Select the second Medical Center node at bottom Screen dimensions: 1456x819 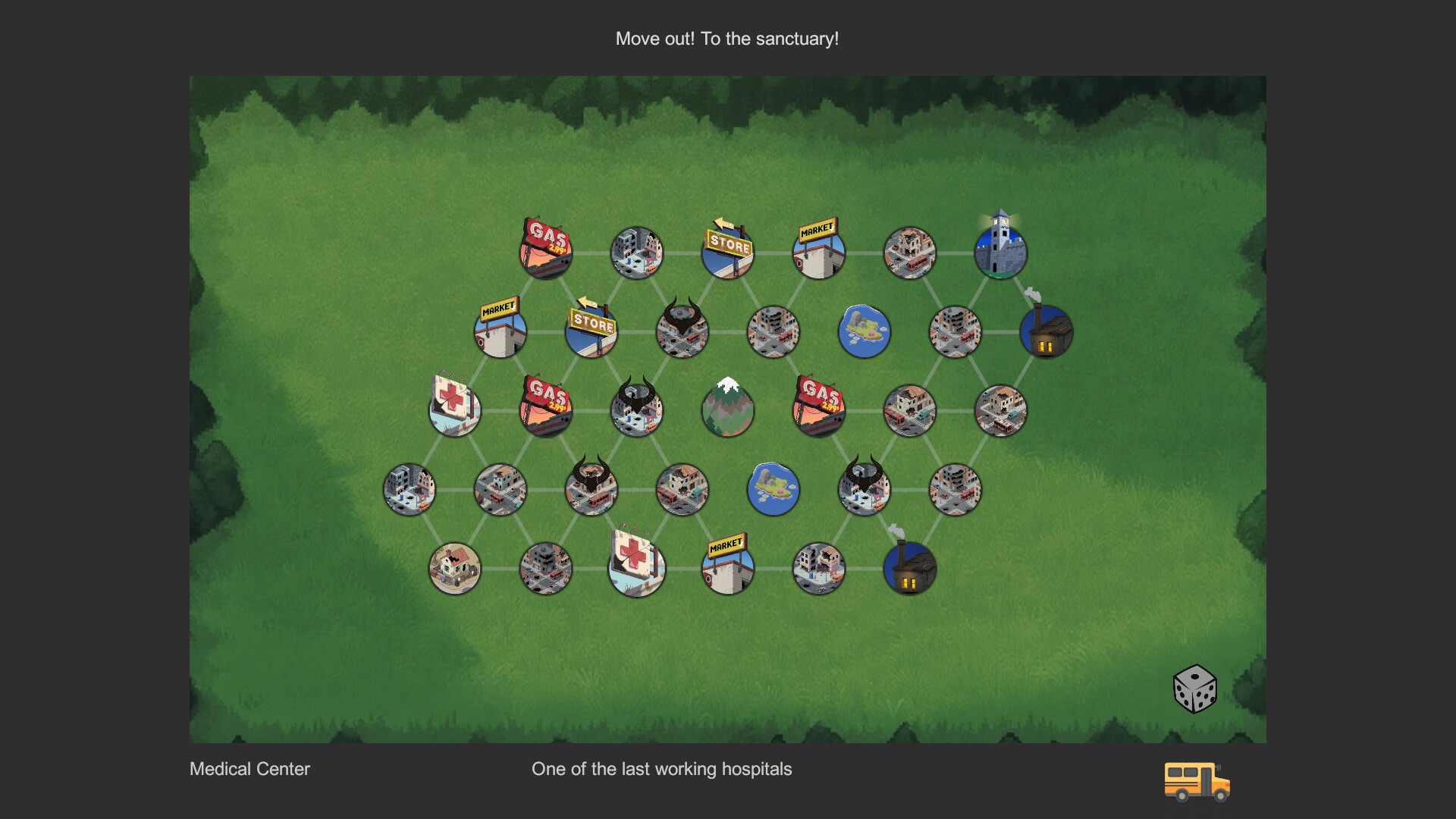point(638,569)
